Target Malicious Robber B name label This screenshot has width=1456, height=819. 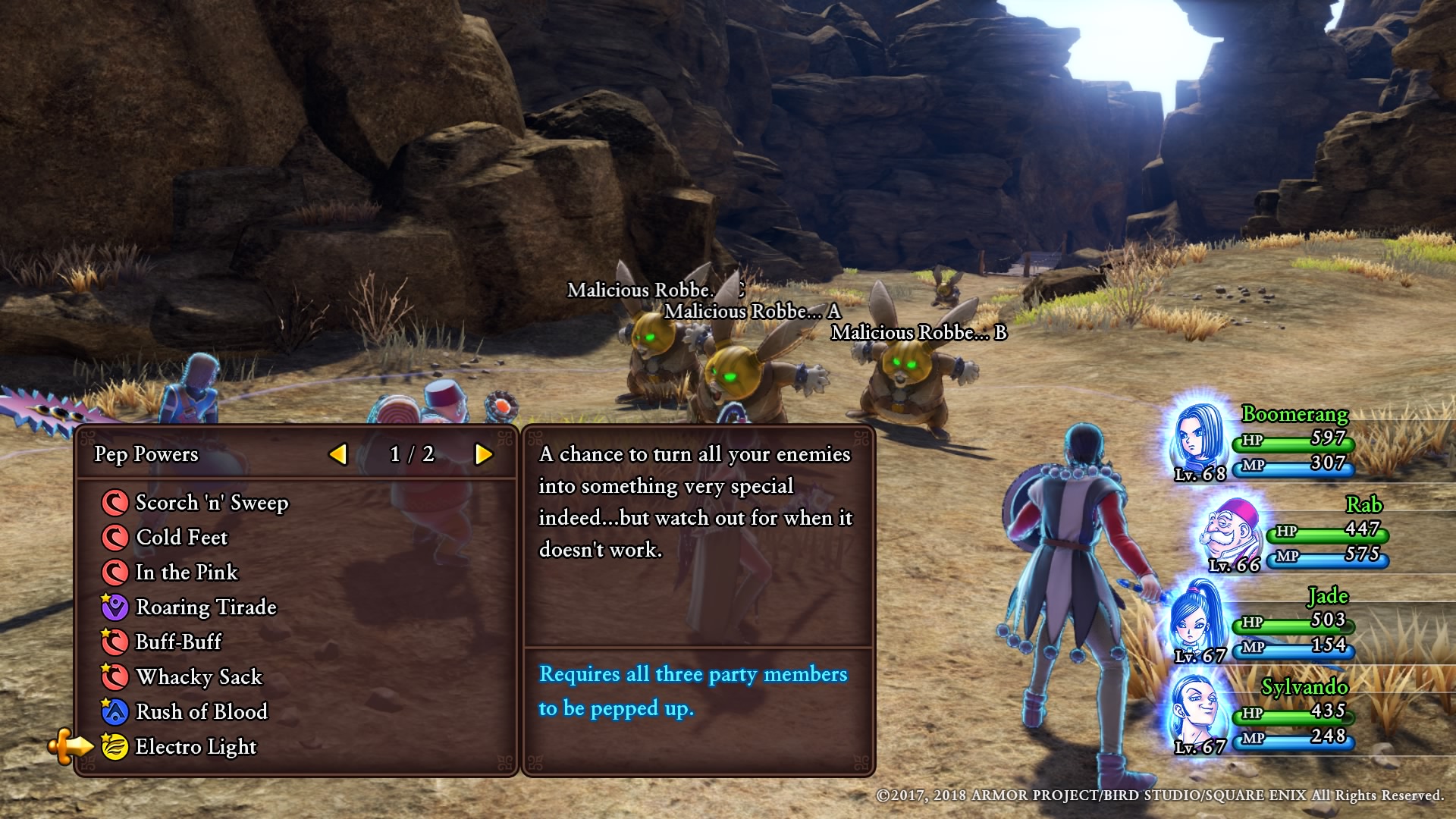[x=918, y=333]
